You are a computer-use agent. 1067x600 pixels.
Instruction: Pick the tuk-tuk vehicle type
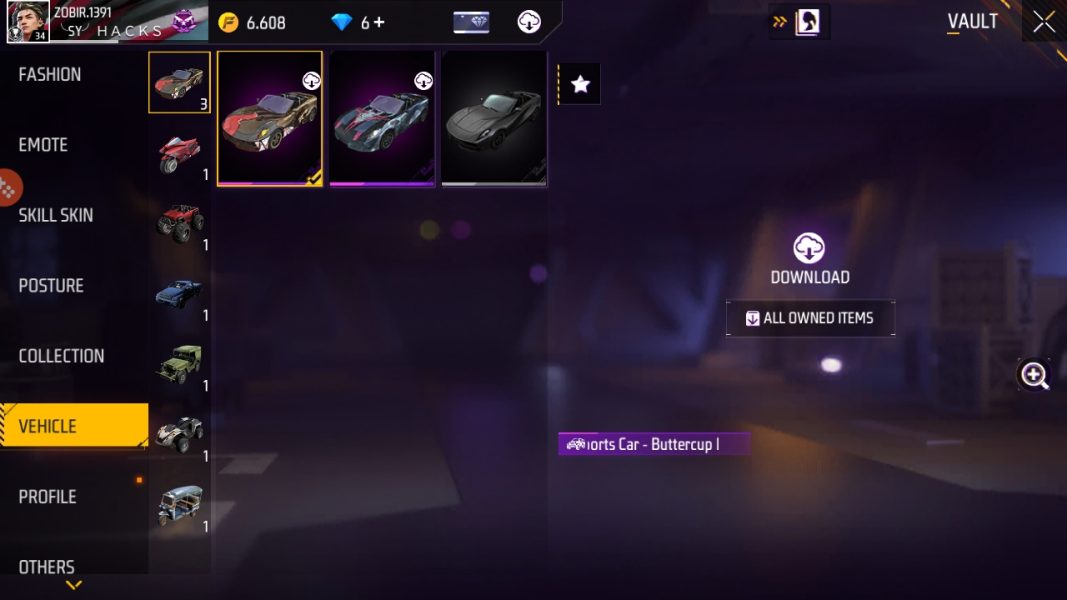pyautogui.click(x=180, y=505)
